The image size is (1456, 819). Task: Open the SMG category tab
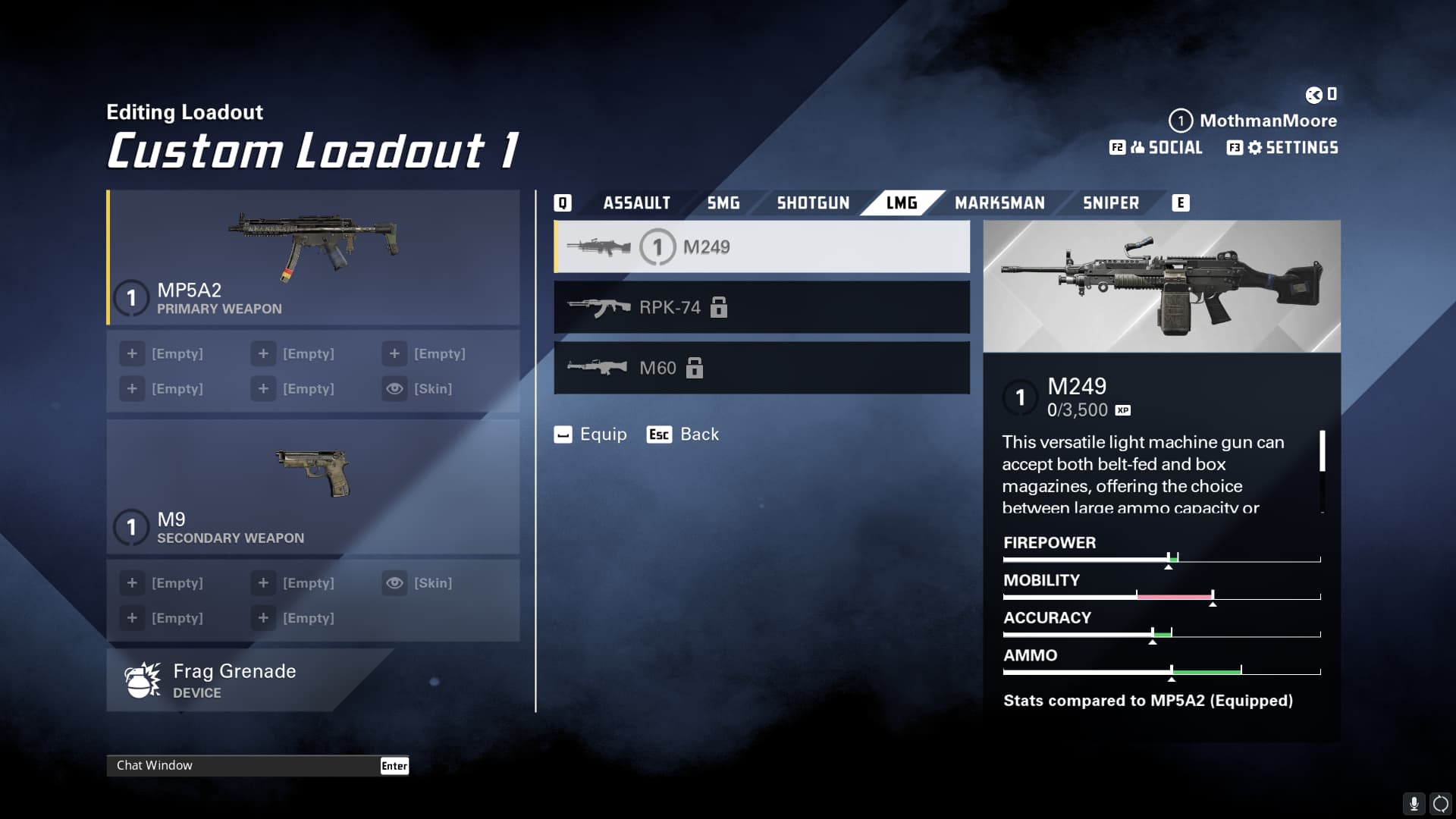[723, 203]
